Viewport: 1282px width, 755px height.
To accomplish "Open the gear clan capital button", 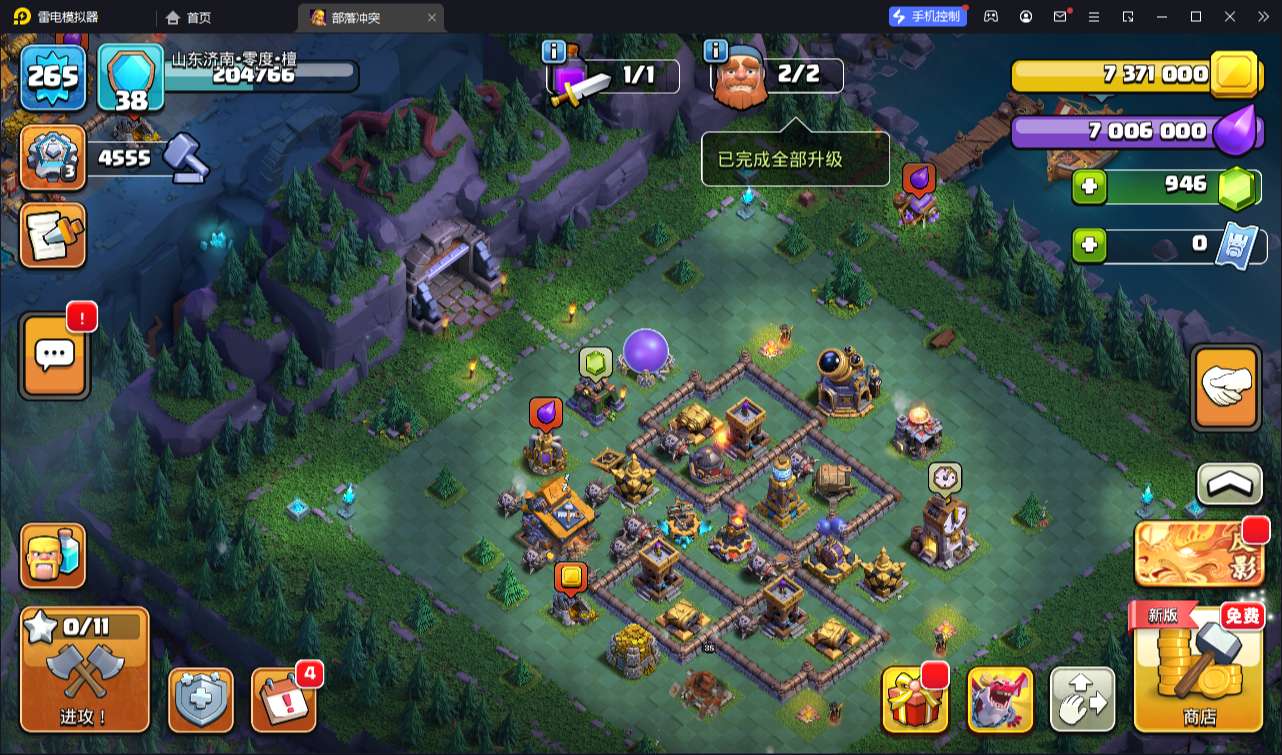I will [x=53, y=157].
